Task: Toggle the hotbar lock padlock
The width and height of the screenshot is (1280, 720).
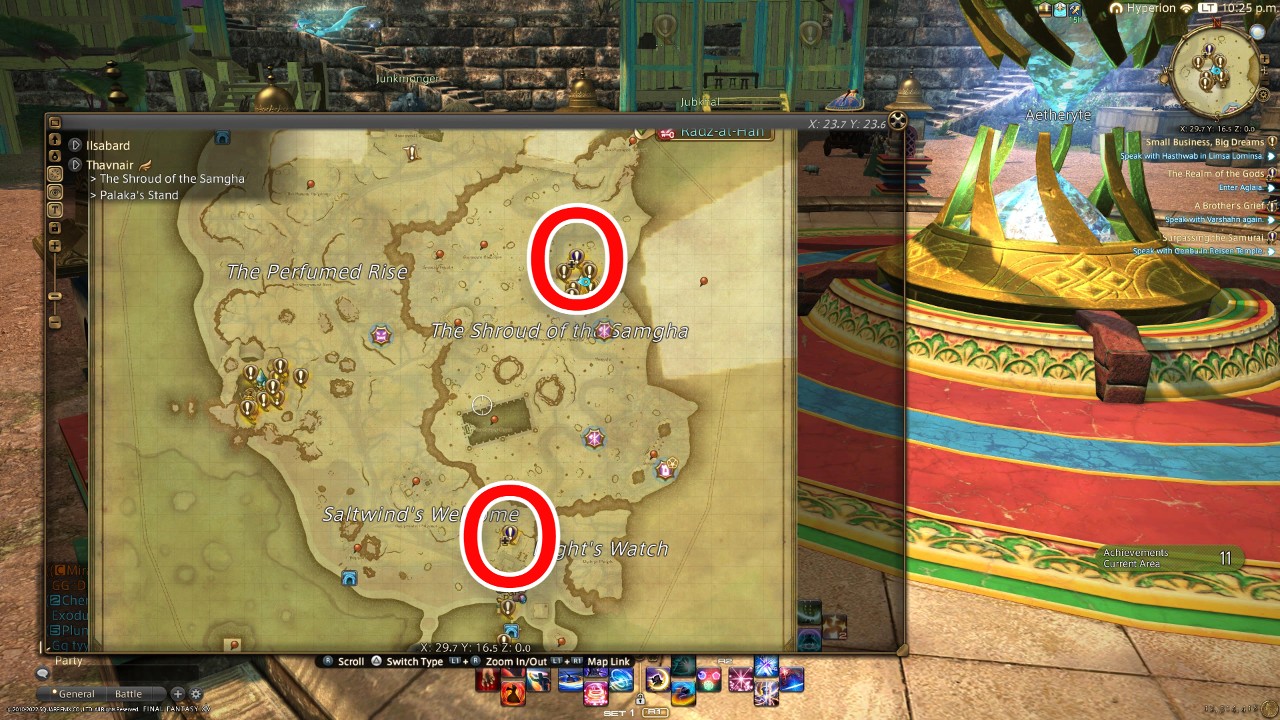Action: [x=640, y=700]
